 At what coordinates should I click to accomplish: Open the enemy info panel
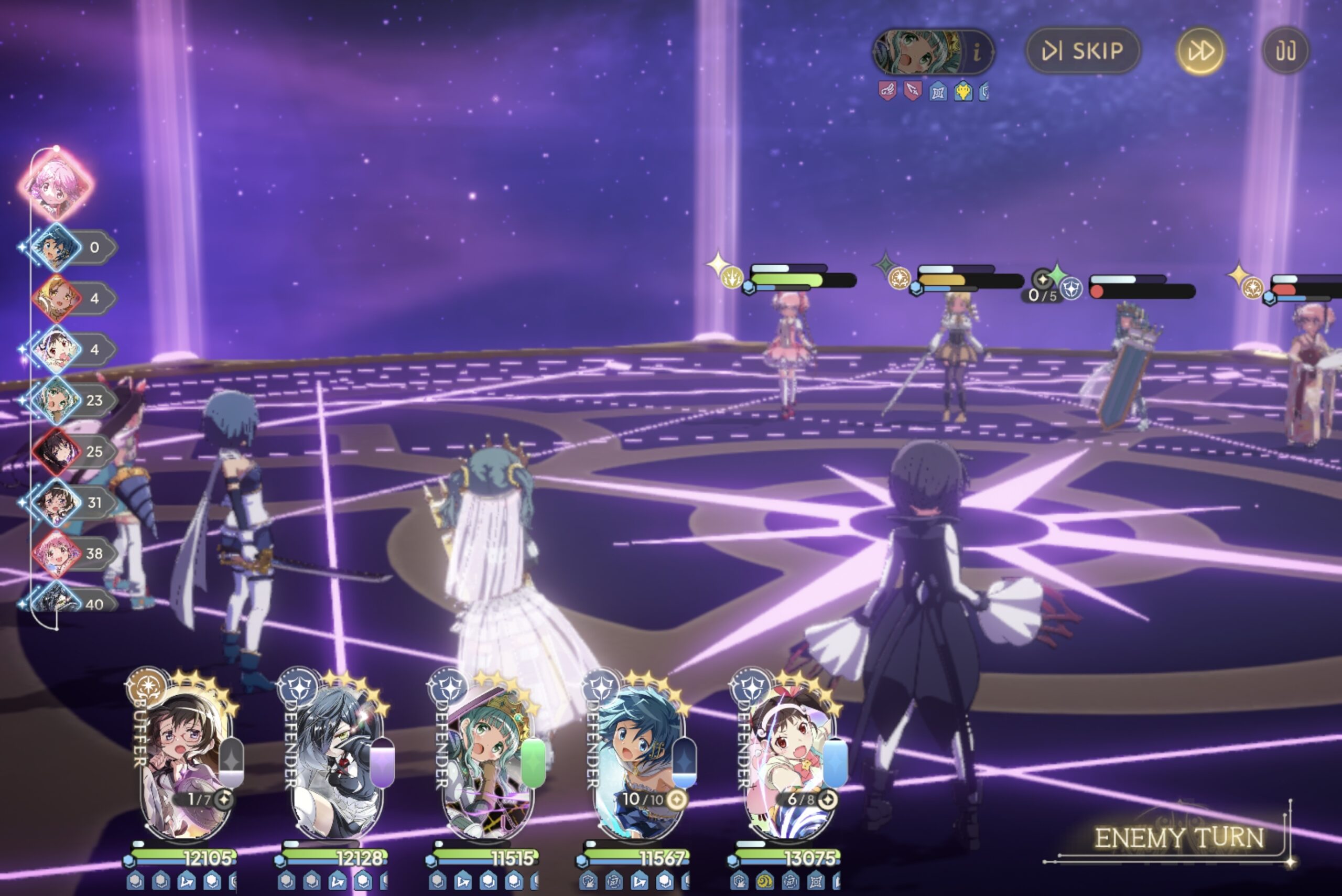(x=977, y=52)
